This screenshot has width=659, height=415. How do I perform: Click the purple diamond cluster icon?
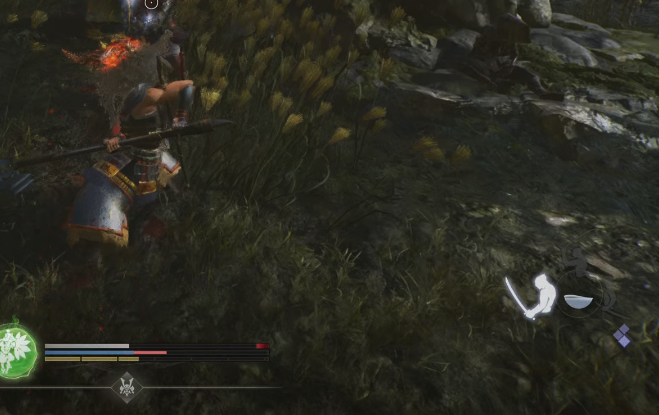pyautogui.click(x=622, y=336)
